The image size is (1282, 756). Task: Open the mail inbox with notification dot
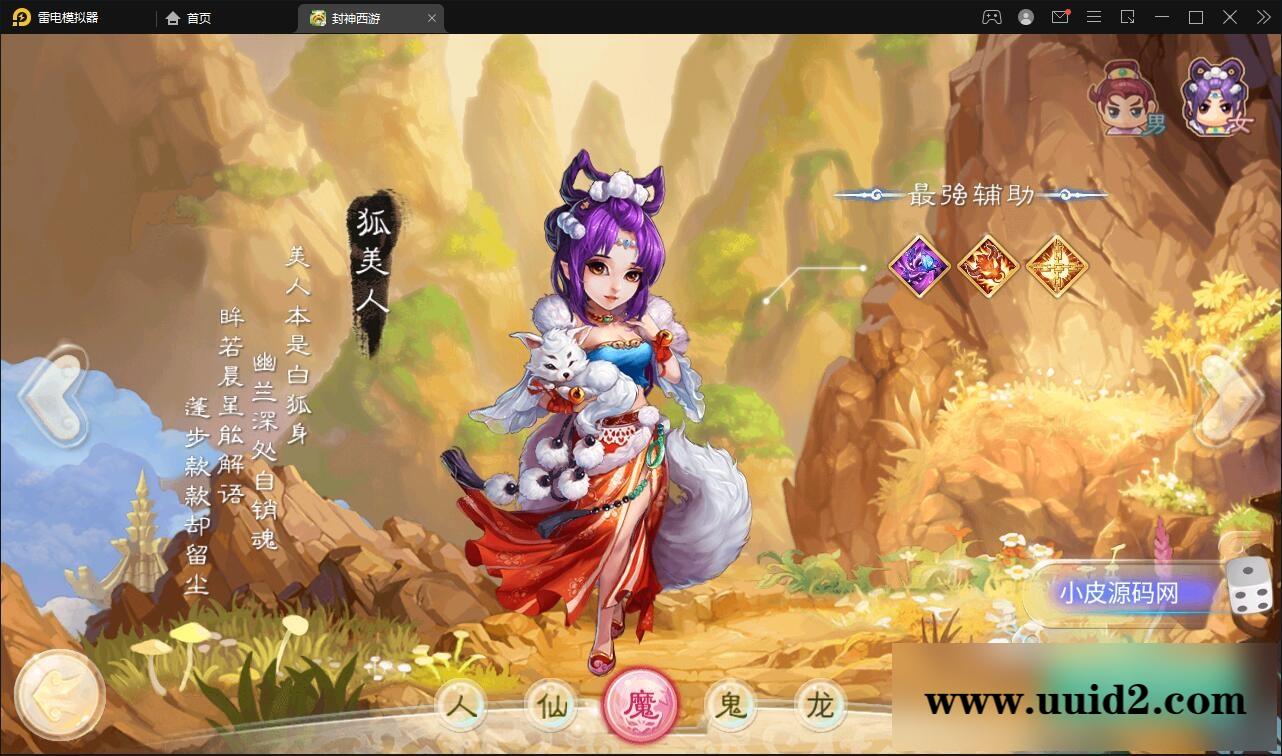1060,17
